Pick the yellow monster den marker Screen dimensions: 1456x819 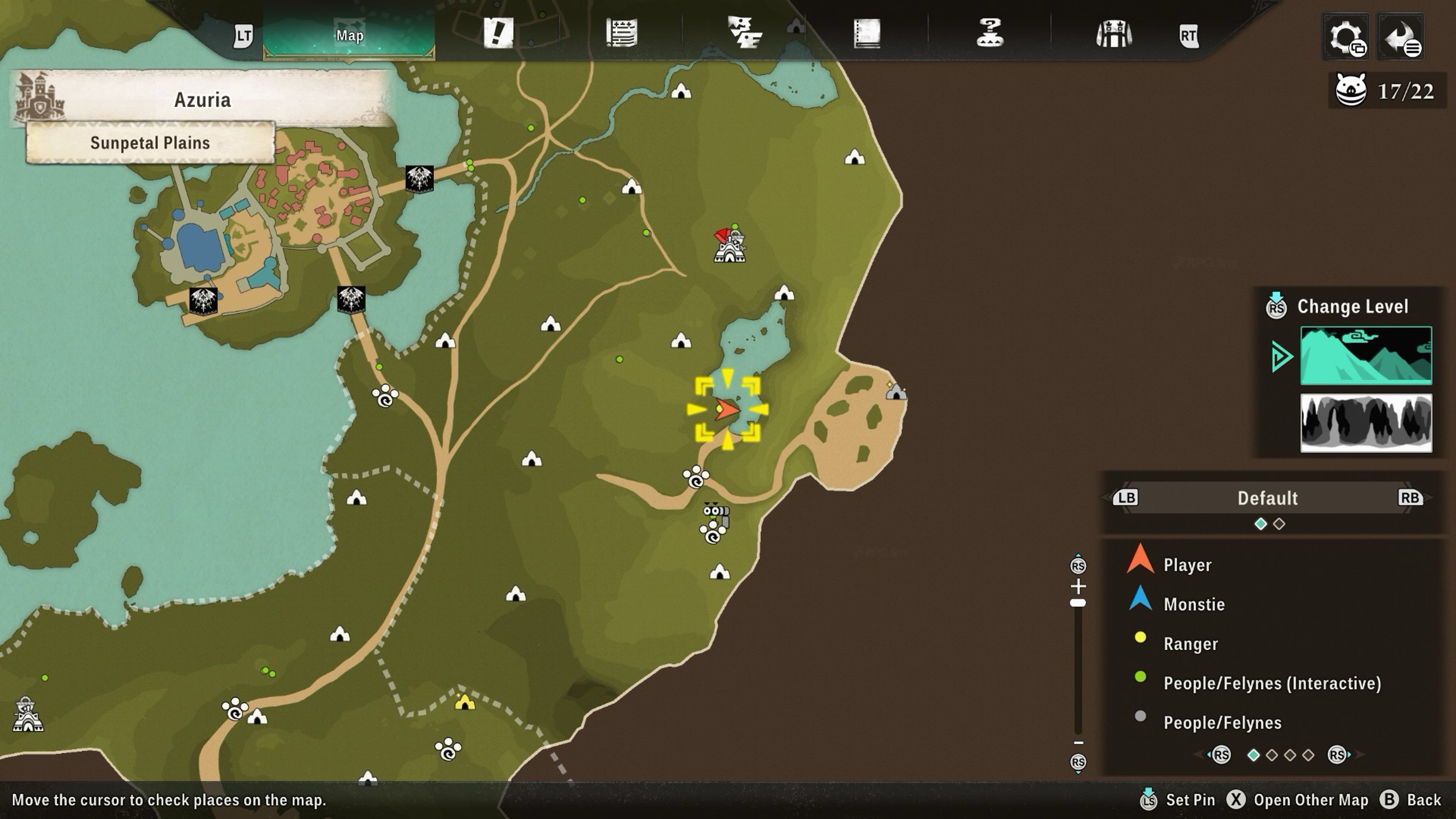pyautogui.click(x=465, y=703)
